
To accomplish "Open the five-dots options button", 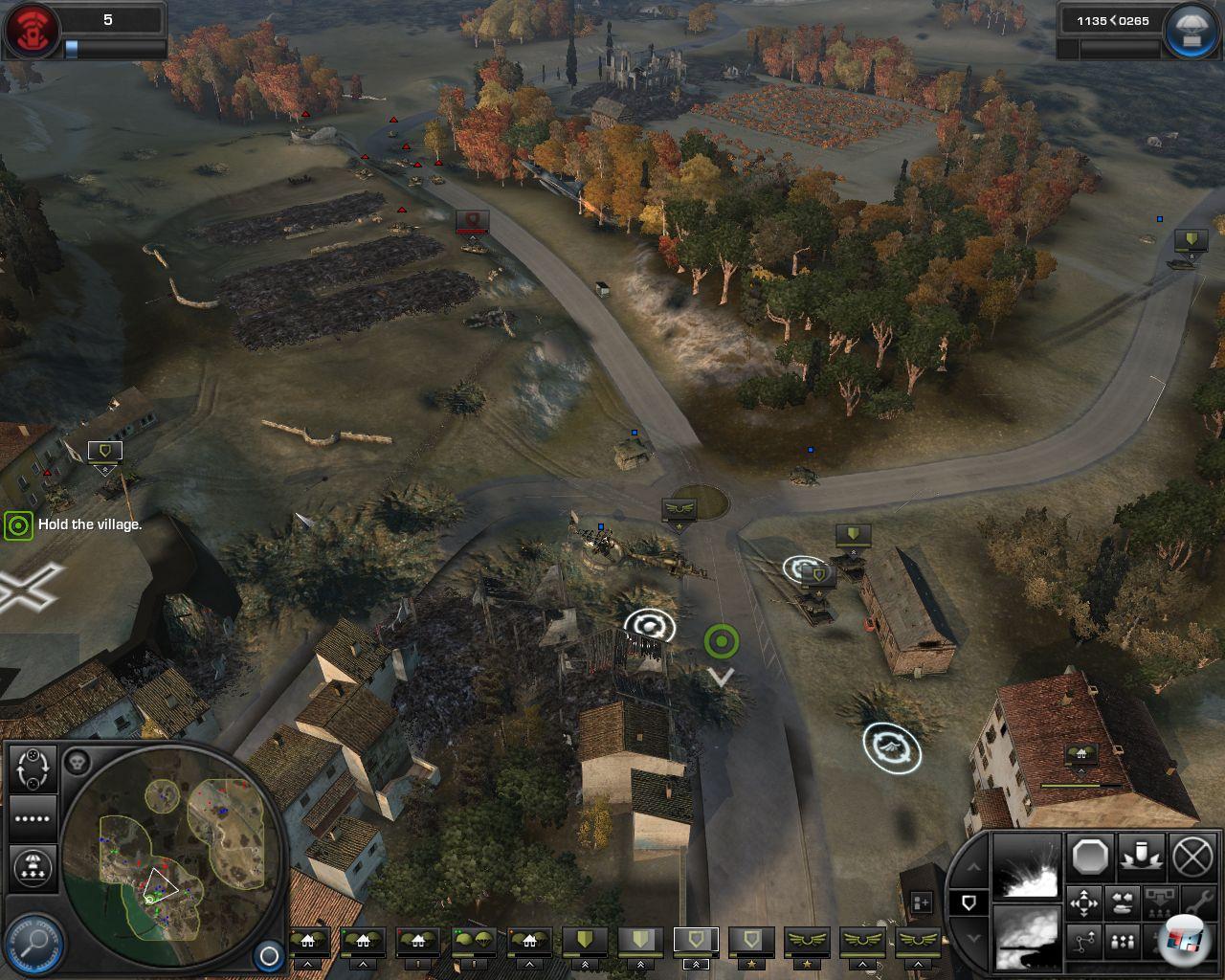I will [33, 819].
